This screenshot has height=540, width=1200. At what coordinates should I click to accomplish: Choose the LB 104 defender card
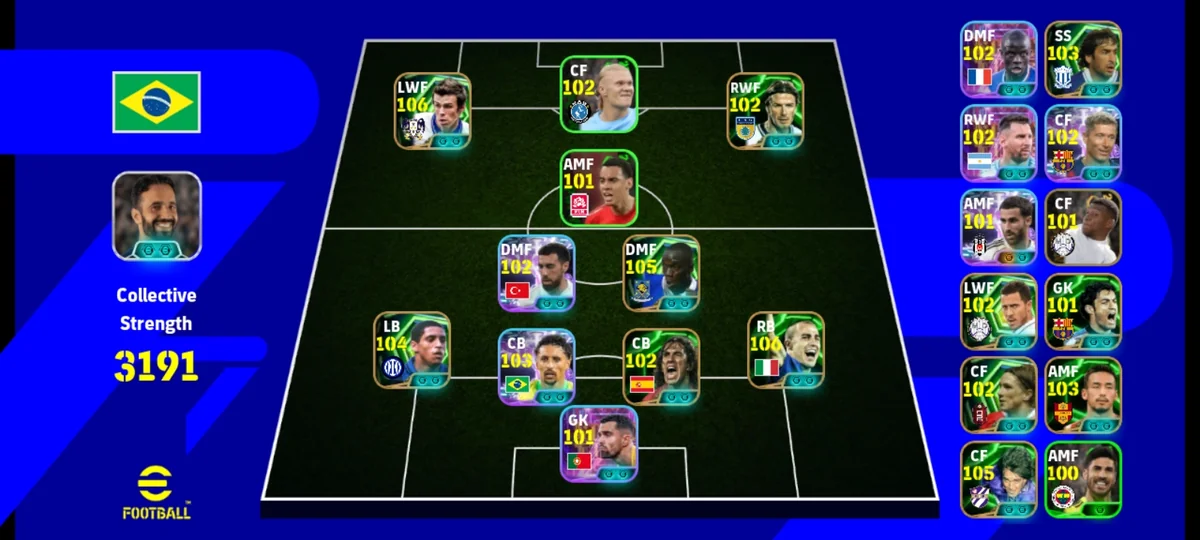(x=411, y=350)
